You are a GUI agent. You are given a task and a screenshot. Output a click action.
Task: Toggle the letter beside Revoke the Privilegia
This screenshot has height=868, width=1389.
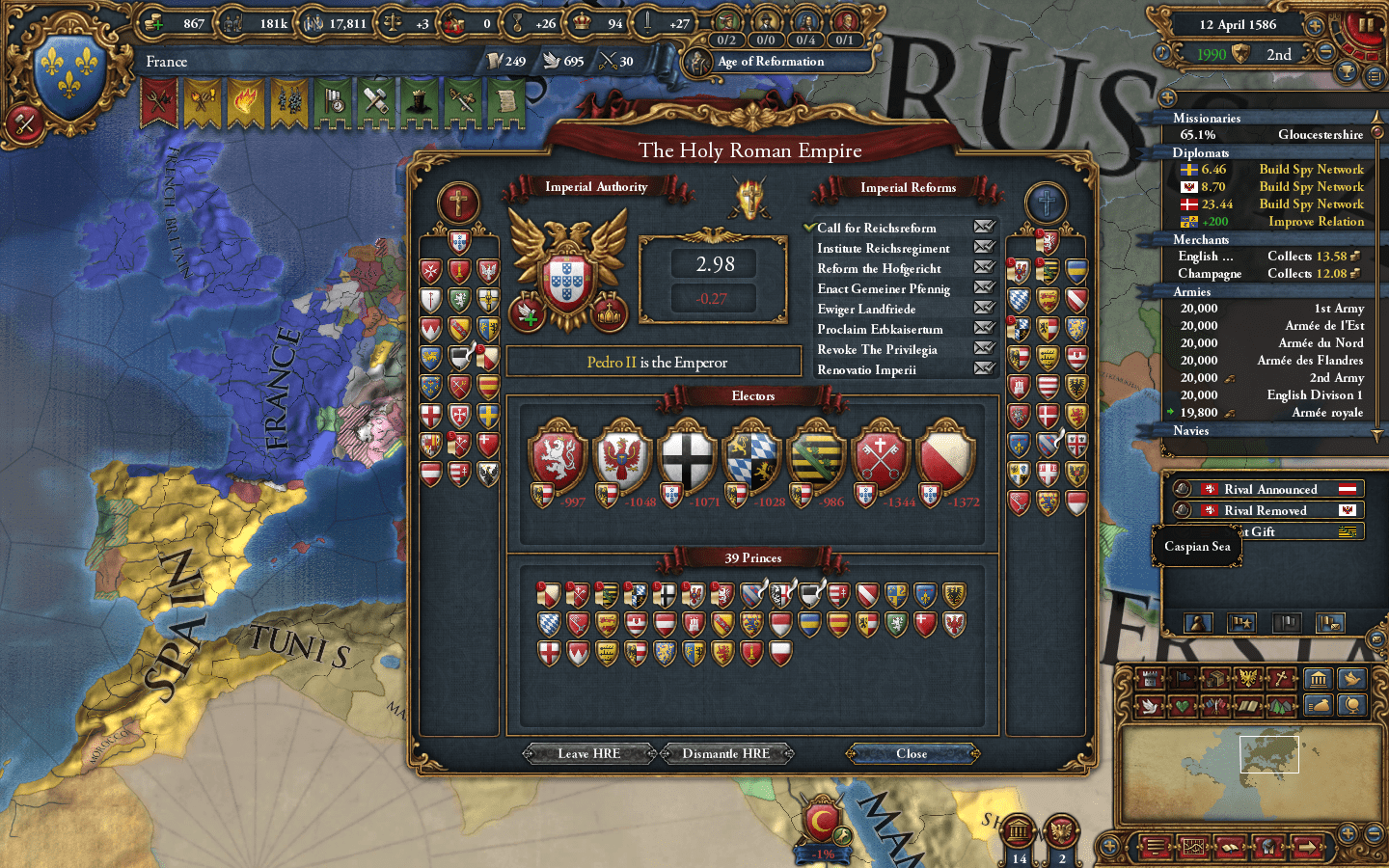pos(985,349)
